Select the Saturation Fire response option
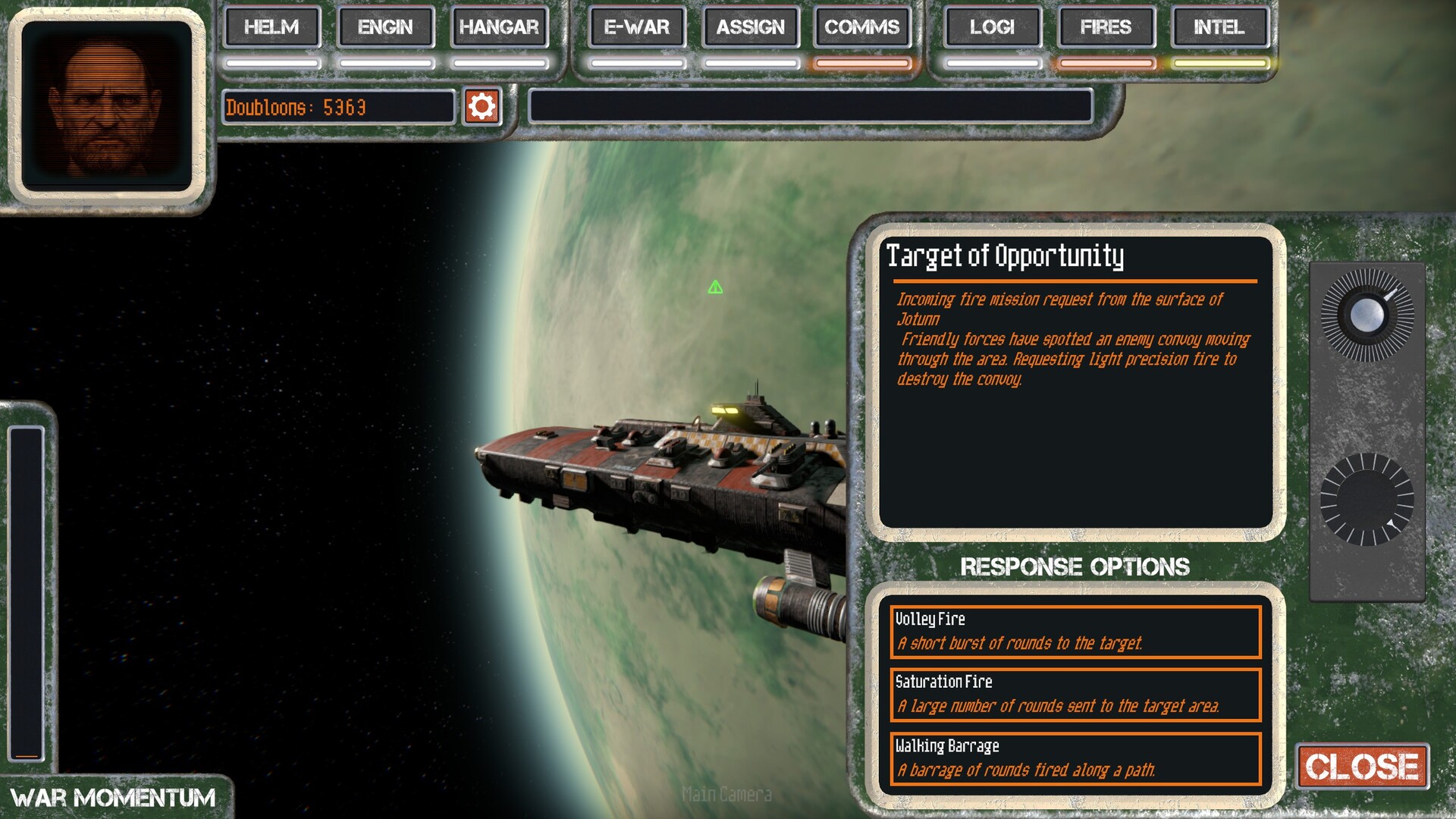1456x819 pixels. pyautogui.click(x=1075, y=695)
